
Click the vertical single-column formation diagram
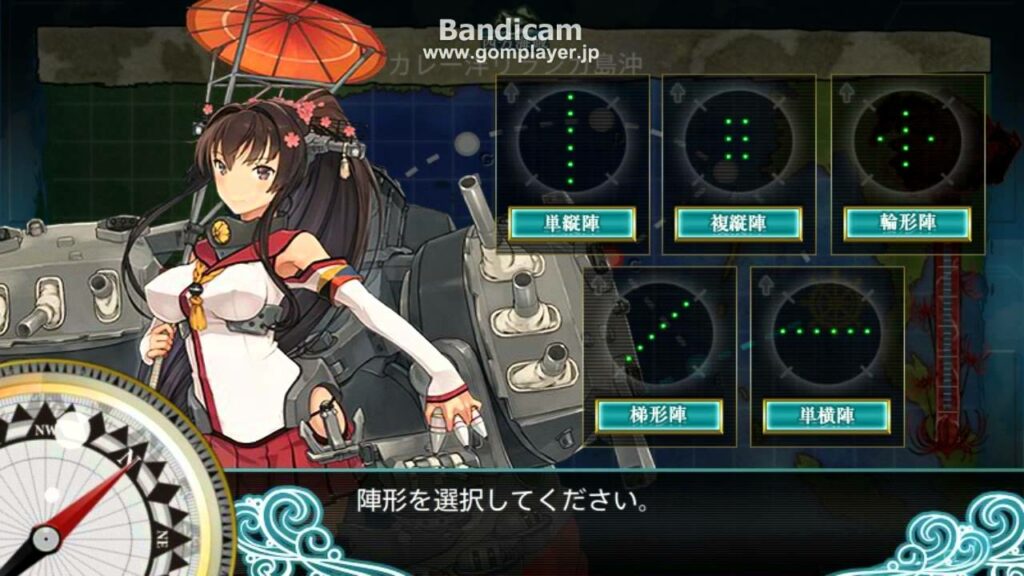tap(571, 139)
